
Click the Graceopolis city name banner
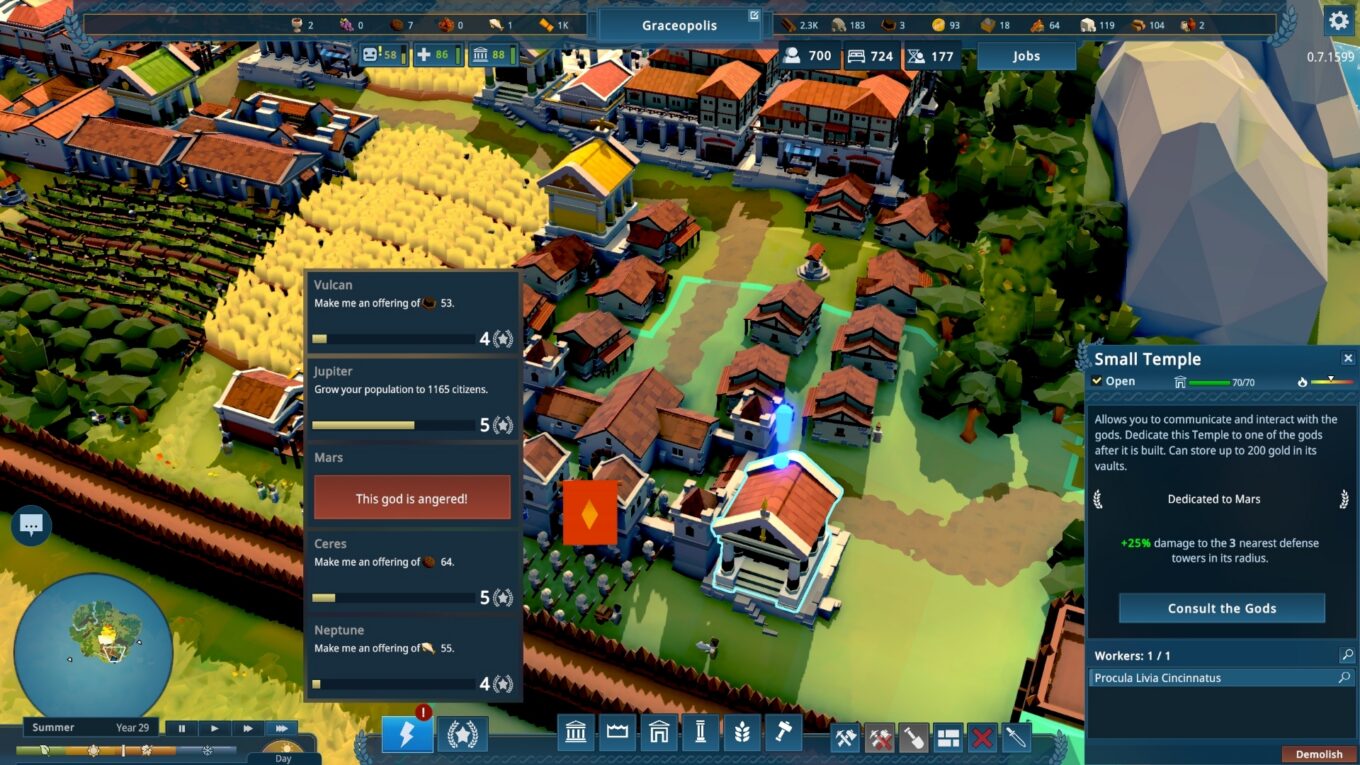tap(680, 26)
